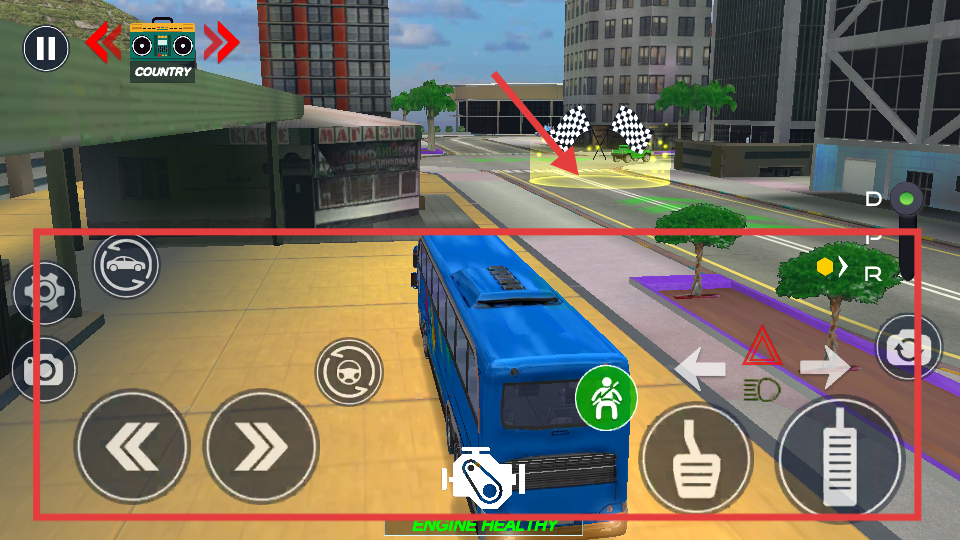Switch to previous radio station
Screen dimensions: 960x540
point(103,43)
